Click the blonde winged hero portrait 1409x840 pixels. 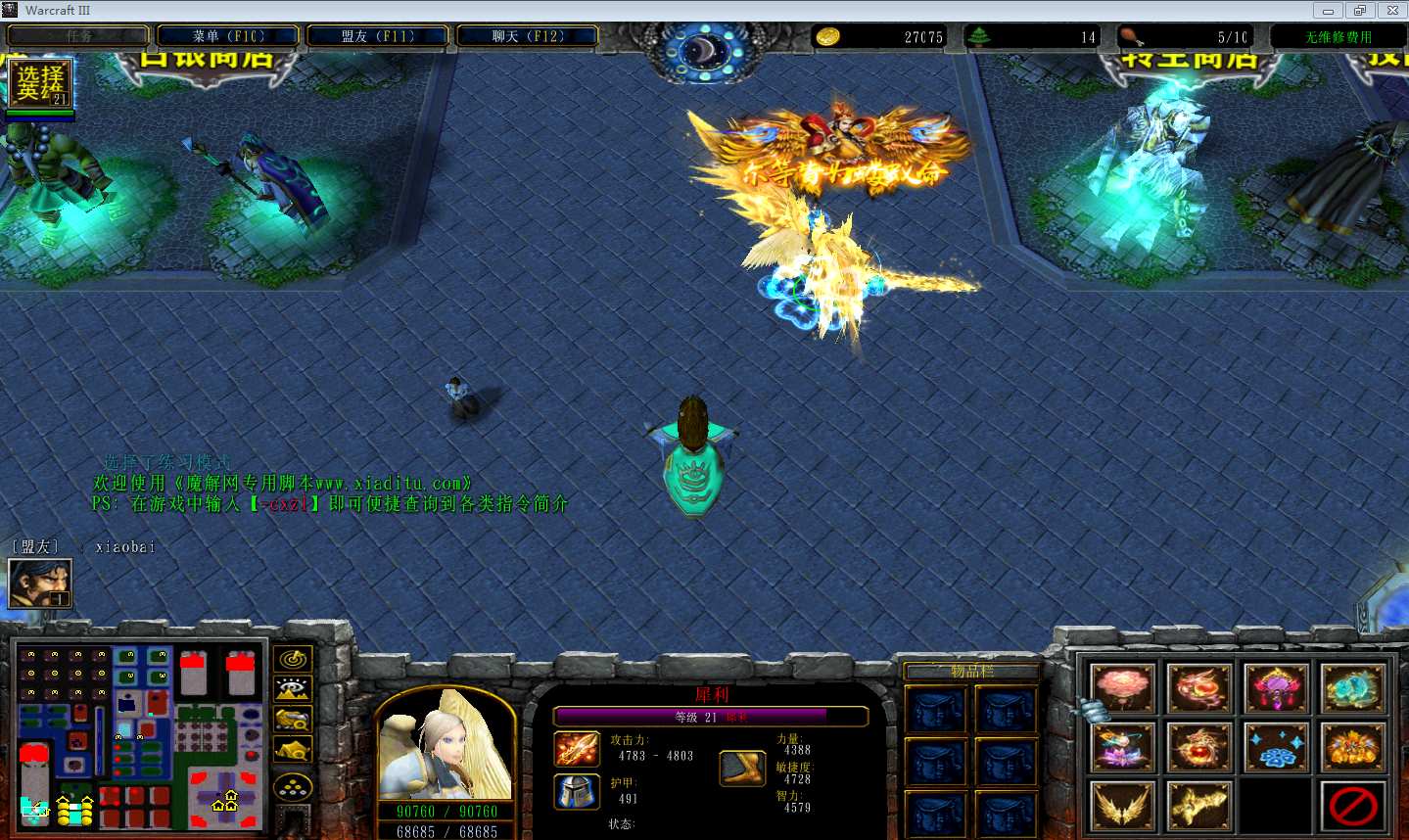point(446,746)
